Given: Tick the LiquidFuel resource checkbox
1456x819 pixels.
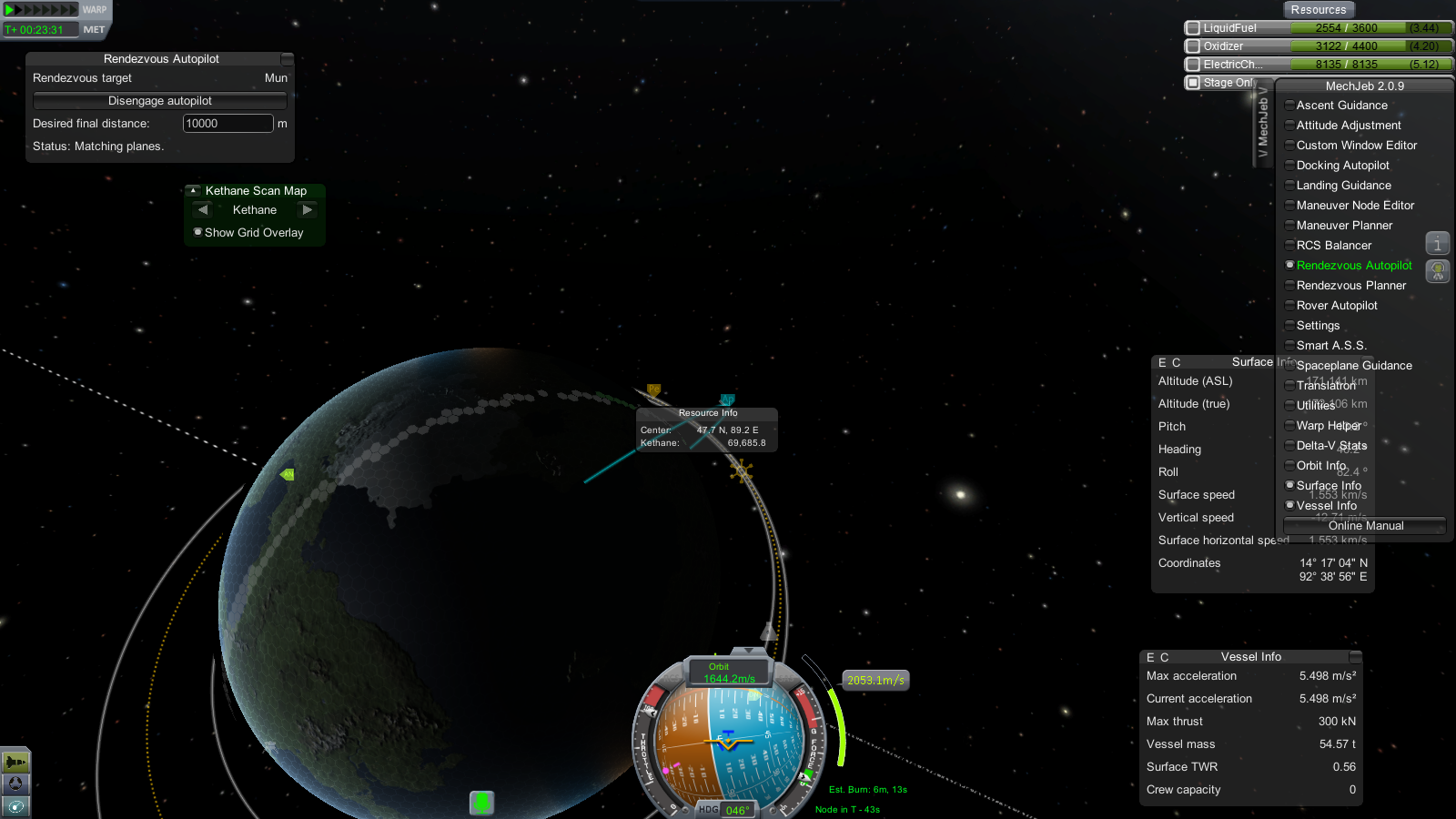Looking at the screenshot, I should pos(1193,28).
